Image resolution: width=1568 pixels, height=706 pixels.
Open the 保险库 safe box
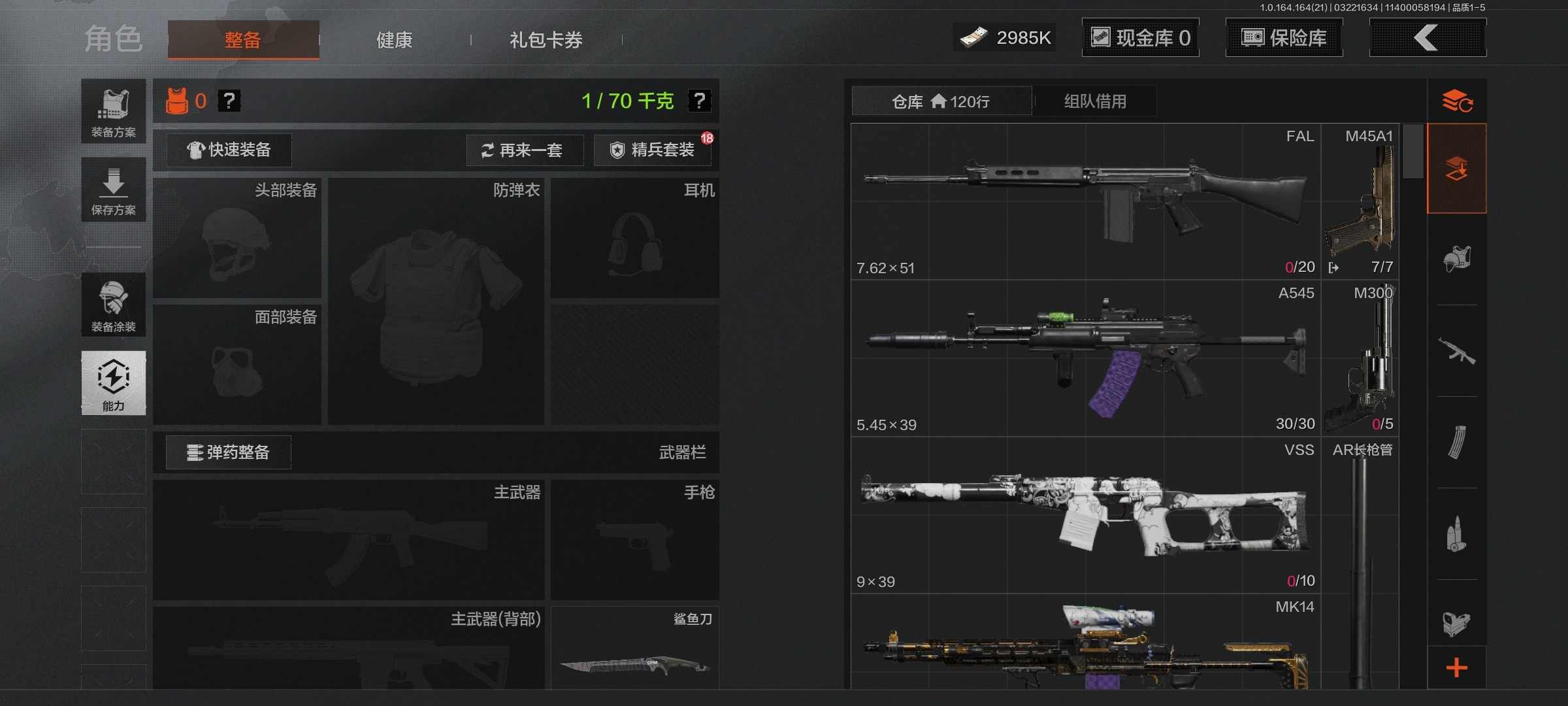[1284, 38]
